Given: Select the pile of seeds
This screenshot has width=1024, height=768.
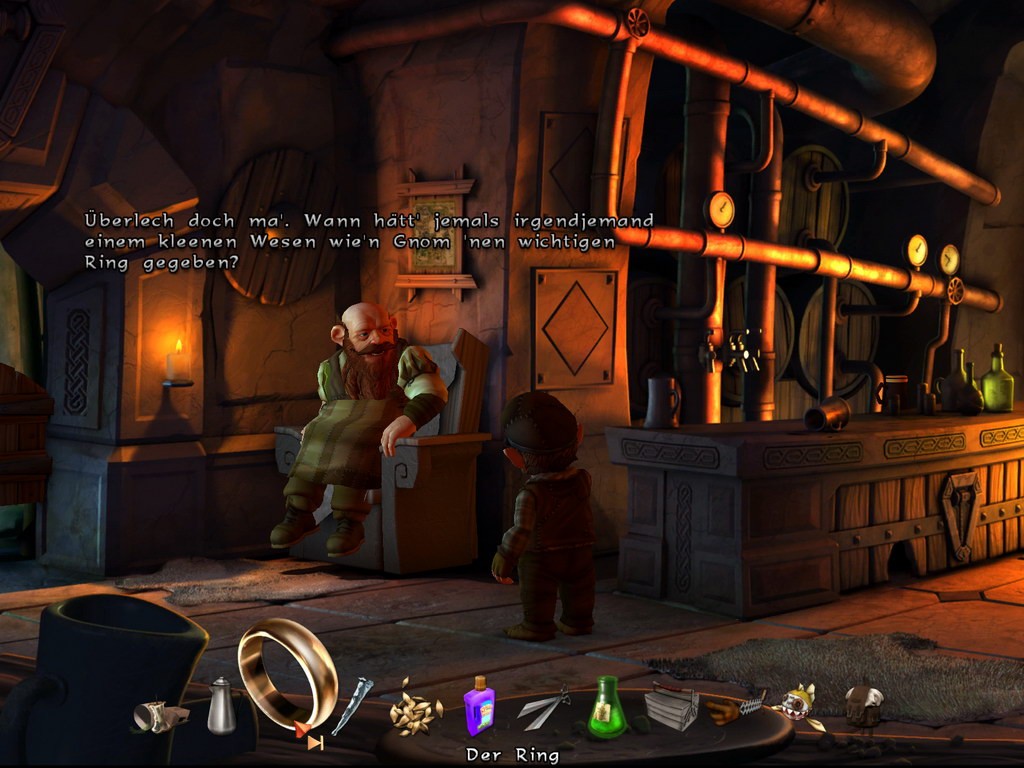Looking at the screenshot, I should 414,710.
